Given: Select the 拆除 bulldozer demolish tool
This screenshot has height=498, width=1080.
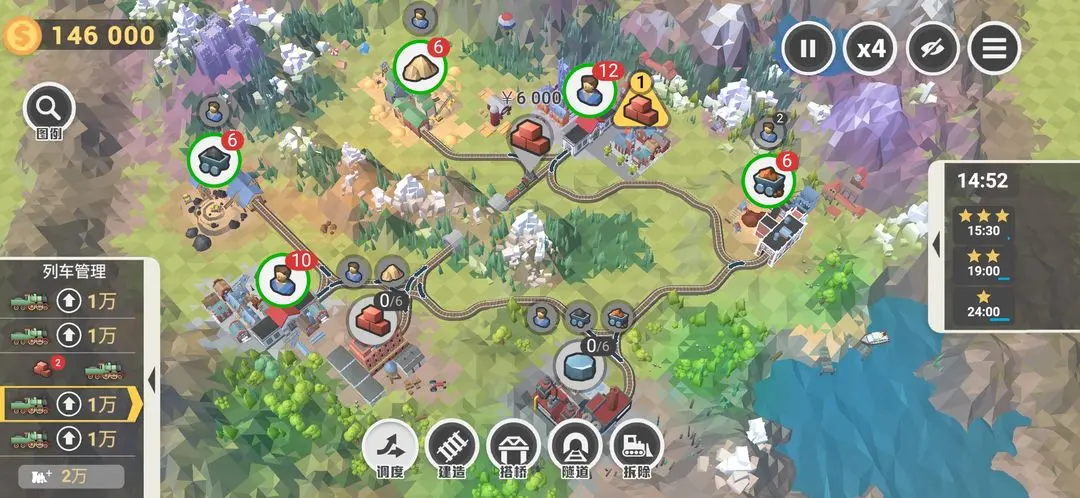Looking at the screenshot, I should [x=636, y=447].
